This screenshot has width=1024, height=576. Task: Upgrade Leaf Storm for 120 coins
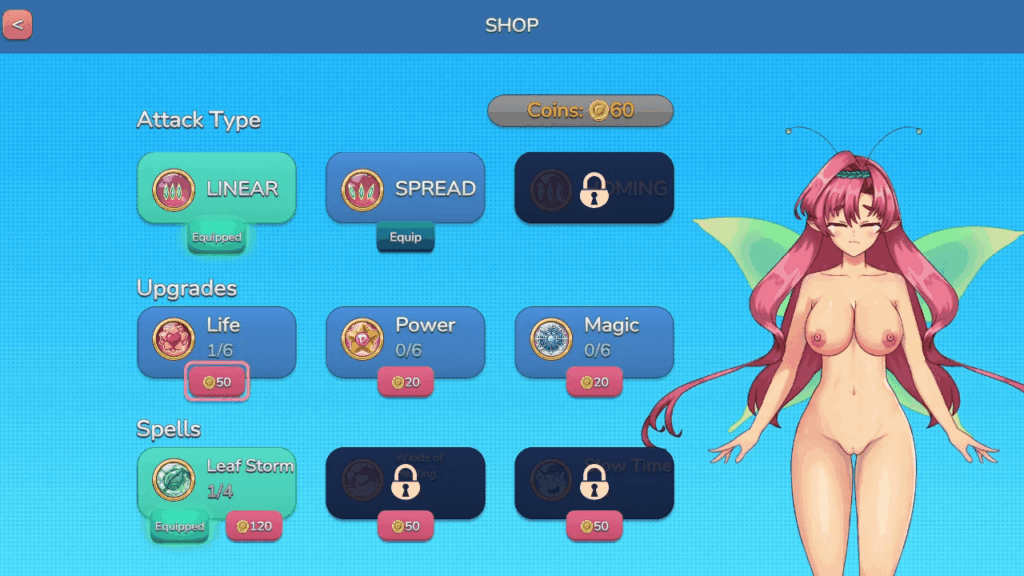tap(253, 526)
